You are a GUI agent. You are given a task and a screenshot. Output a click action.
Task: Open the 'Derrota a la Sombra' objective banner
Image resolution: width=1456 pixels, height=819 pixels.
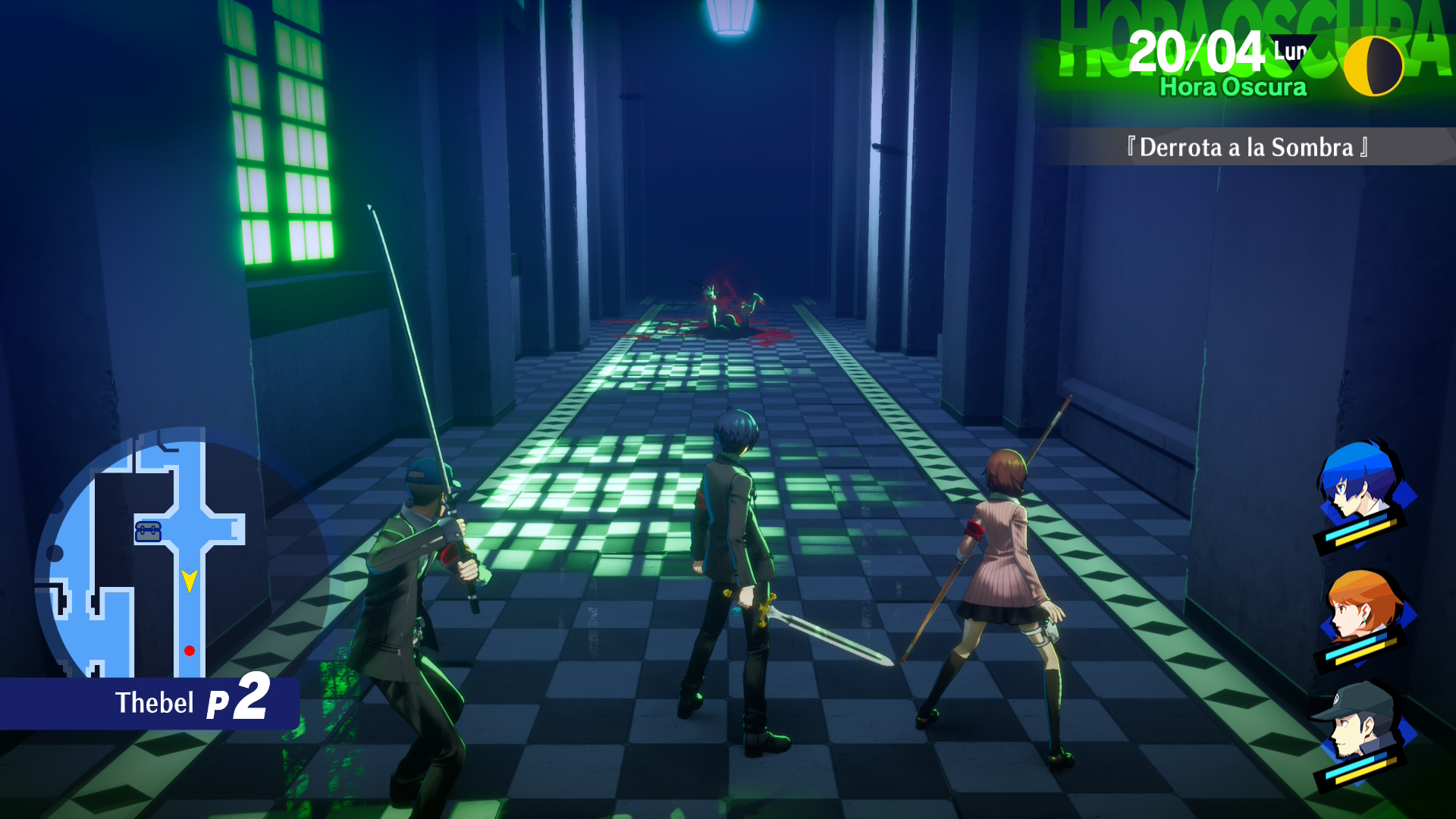click(1247, 147)
